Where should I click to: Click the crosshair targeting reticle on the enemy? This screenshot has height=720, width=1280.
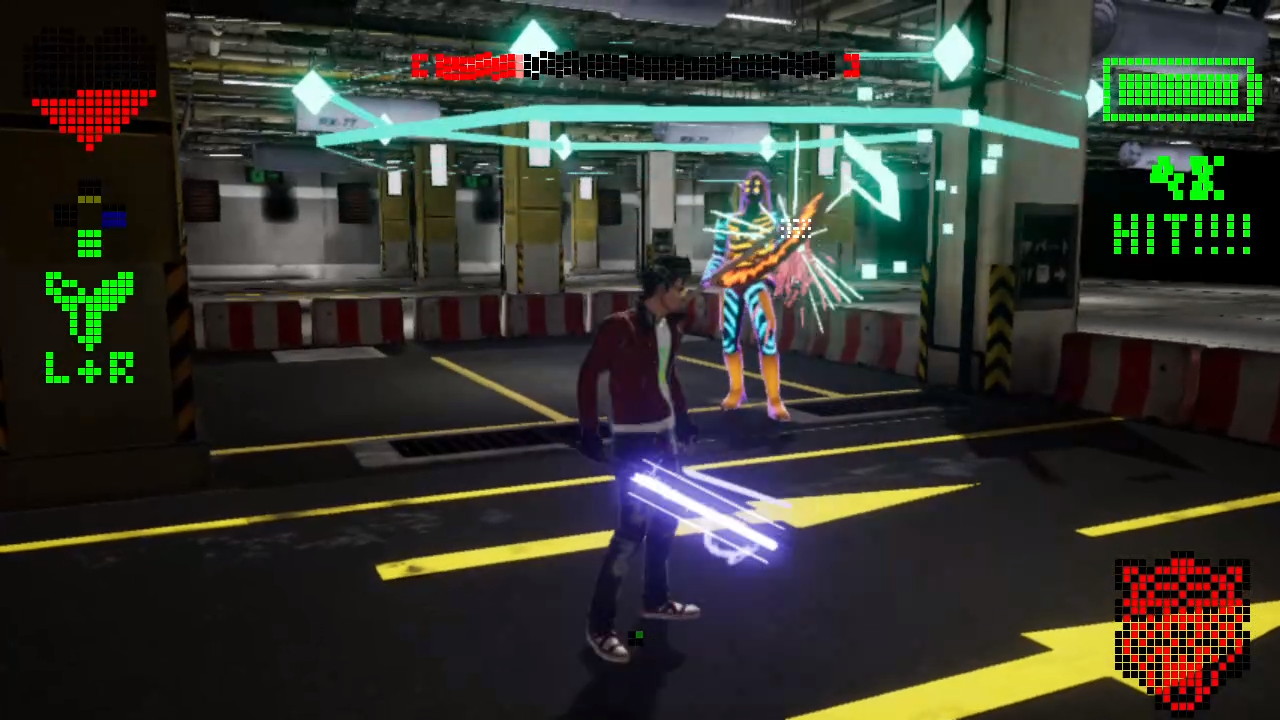(x=795, y=228)
